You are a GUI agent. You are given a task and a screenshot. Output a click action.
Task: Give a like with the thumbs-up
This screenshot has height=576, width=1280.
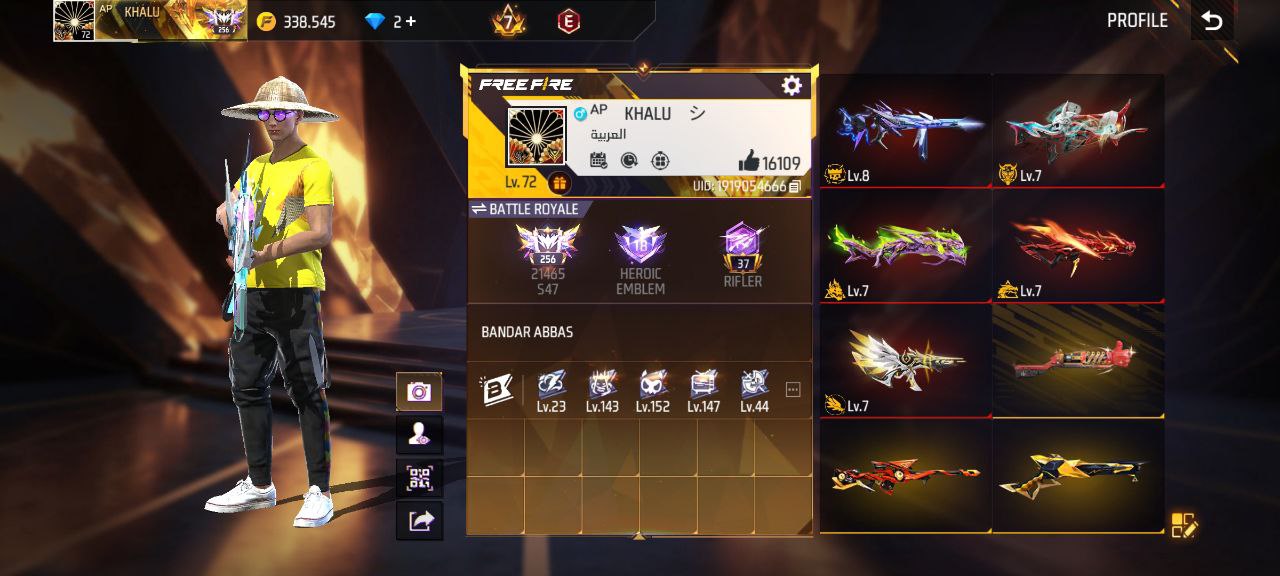pos(748,161)
